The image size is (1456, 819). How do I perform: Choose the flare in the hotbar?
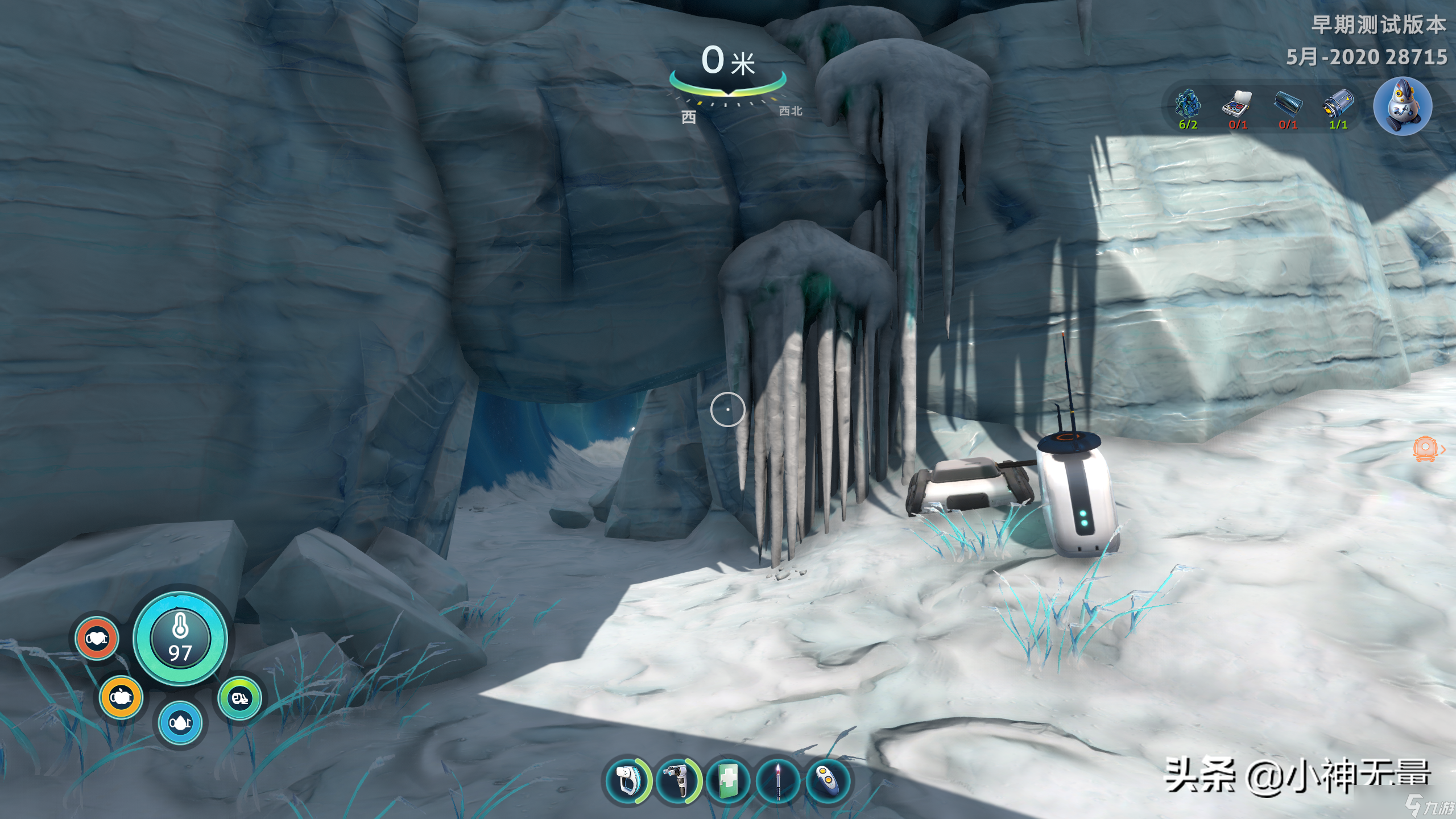tap(778, 780)
